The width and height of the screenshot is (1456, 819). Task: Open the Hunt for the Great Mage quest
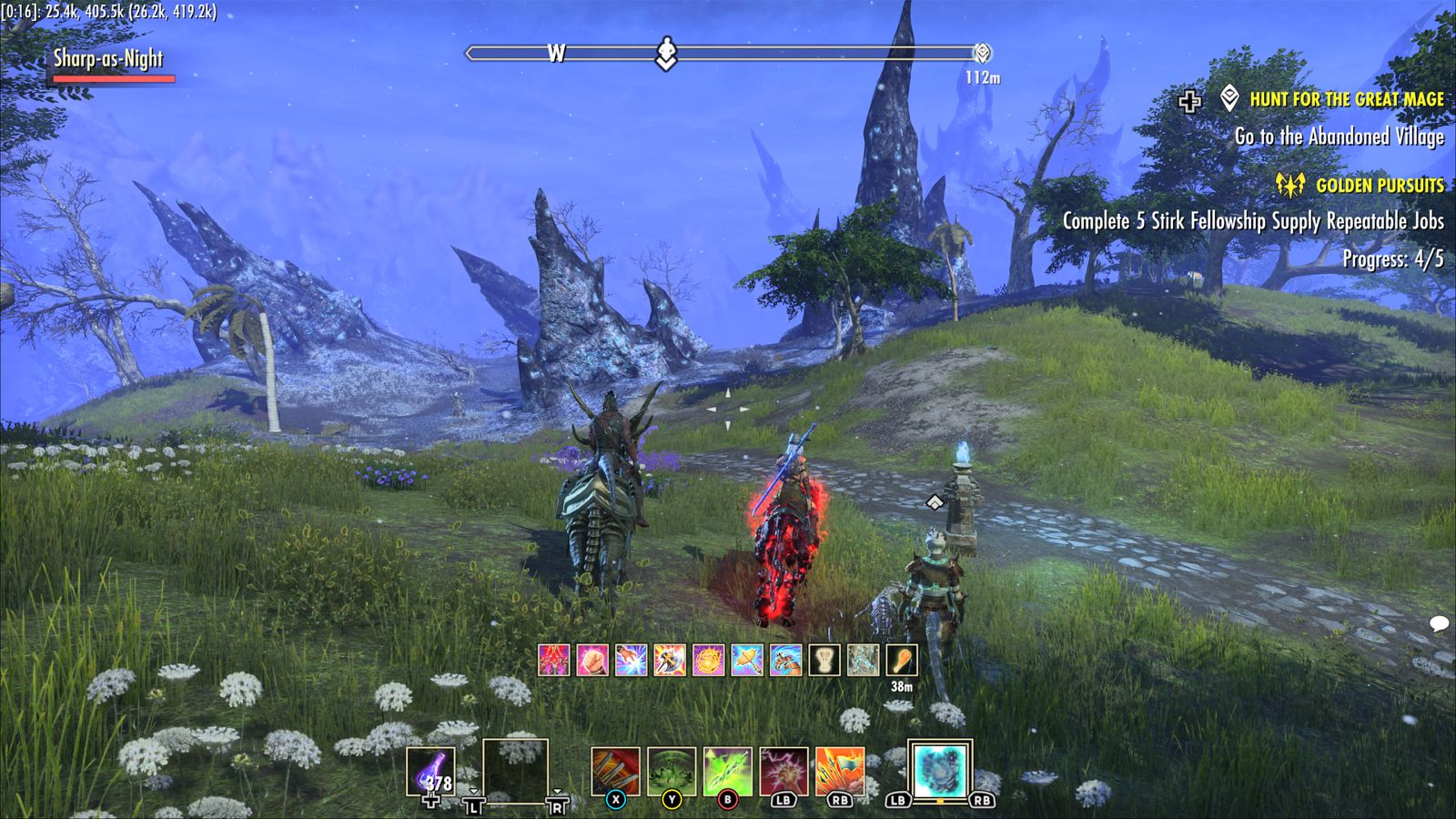point(1346,99)
